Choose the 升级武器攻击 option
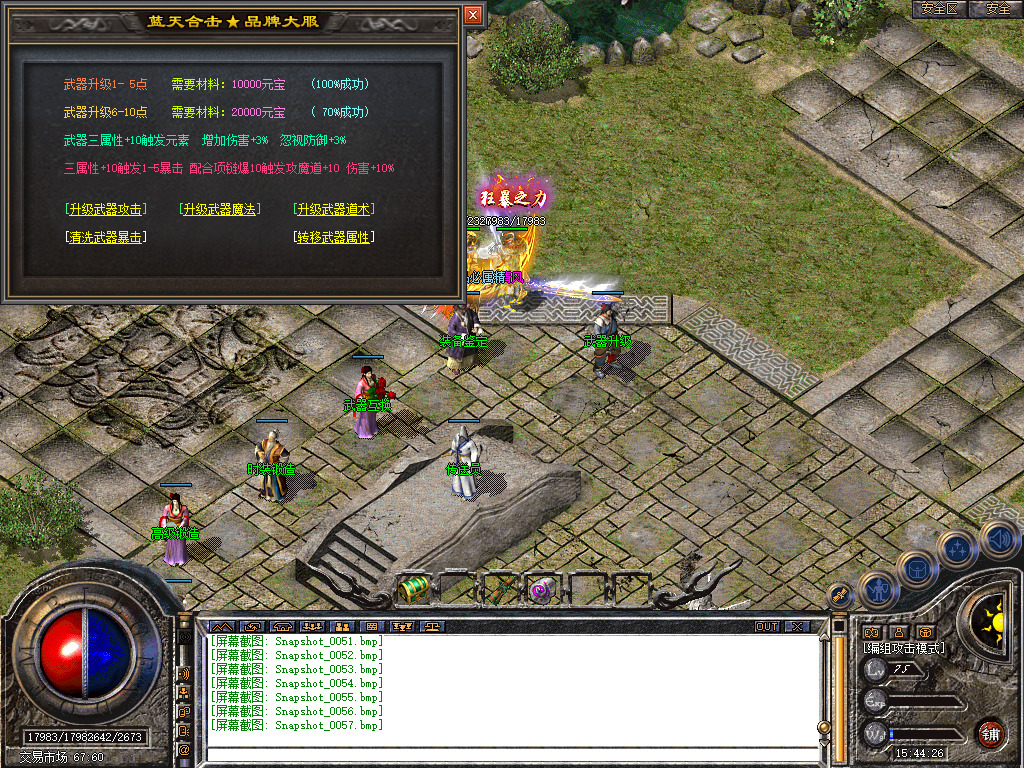 [x=104, y=209]
